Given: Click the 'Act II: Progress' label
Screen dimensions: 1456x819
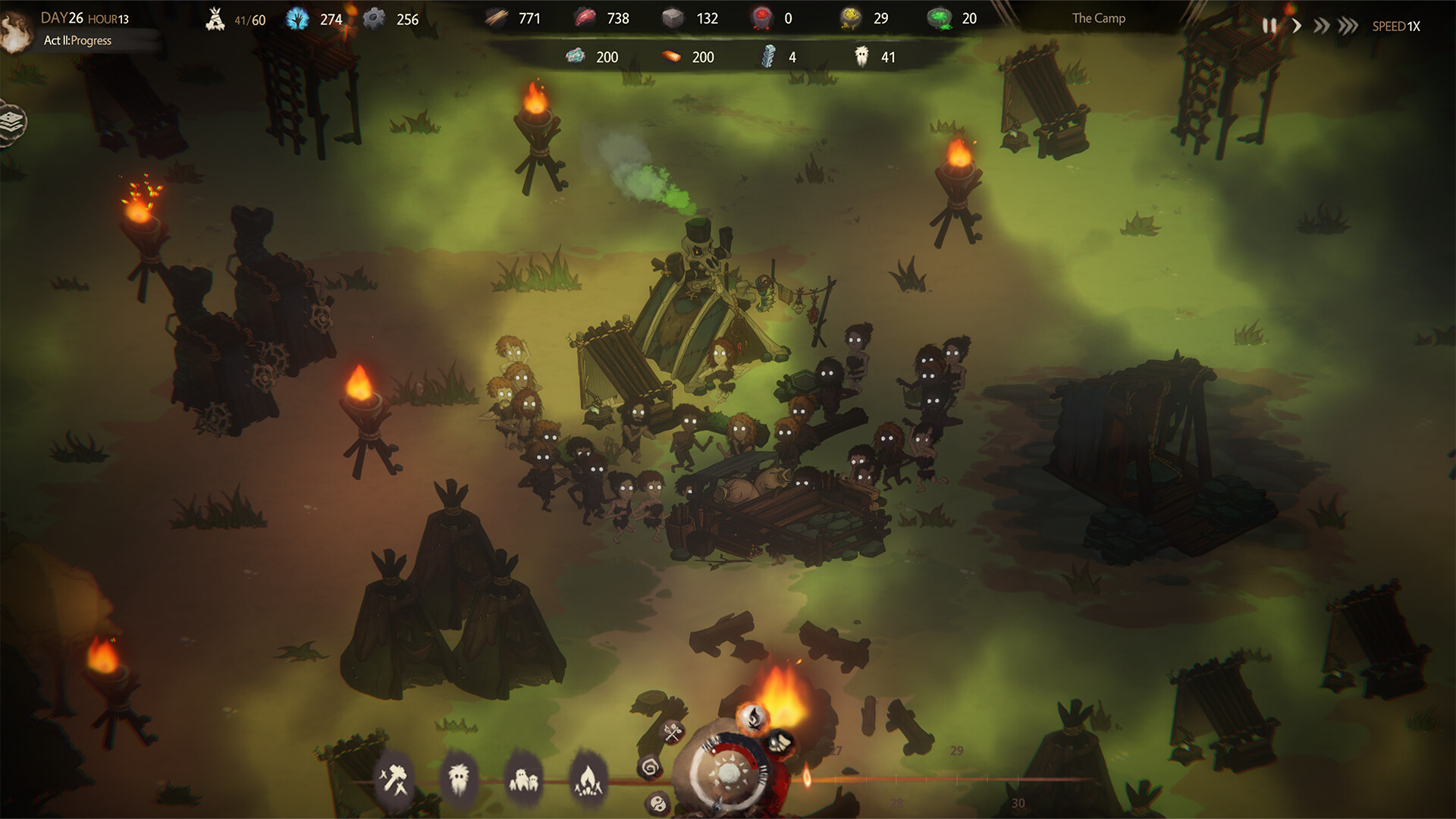Looking at the screenshot, I should 78,40.
